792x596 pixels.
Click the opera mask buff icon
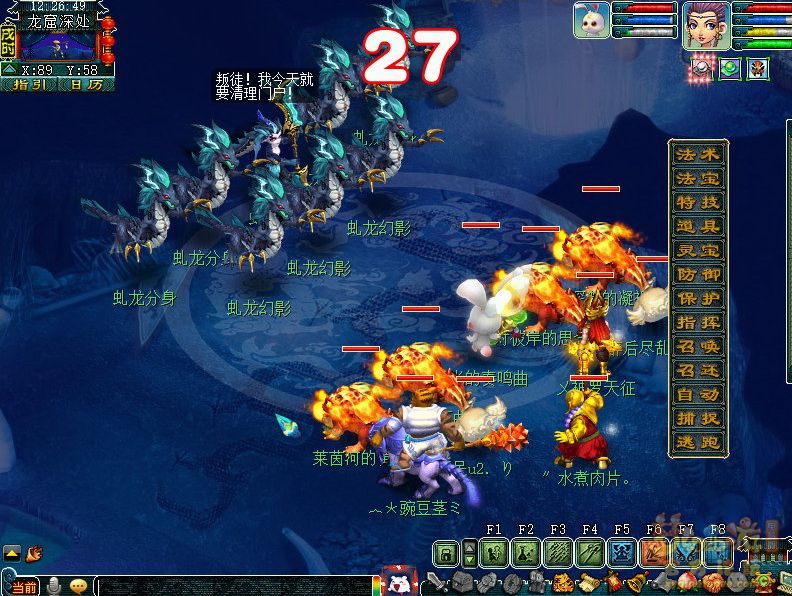(758, 71)
